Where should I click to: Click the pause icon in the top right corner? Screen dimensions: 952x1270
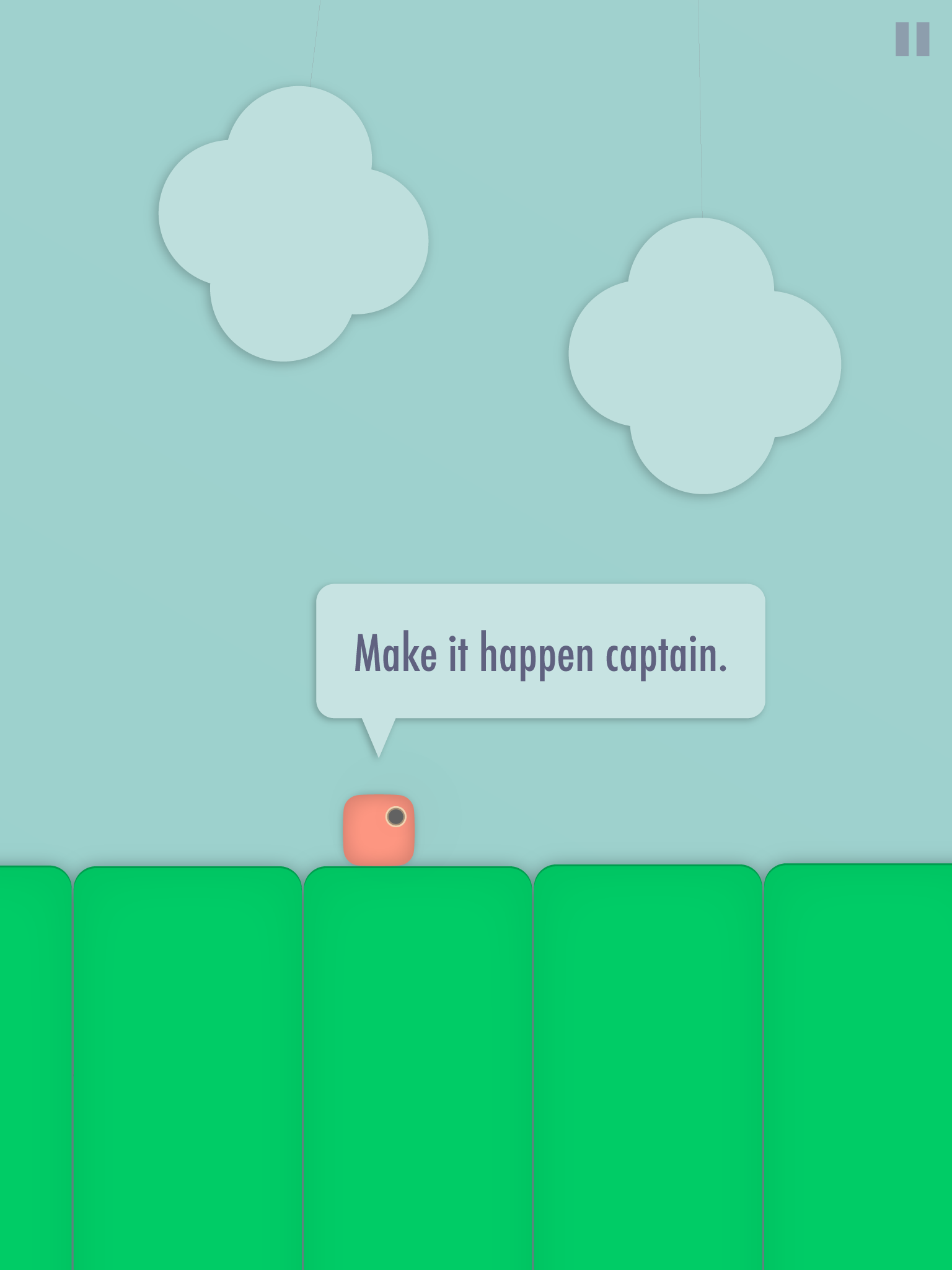pos(912,40)
